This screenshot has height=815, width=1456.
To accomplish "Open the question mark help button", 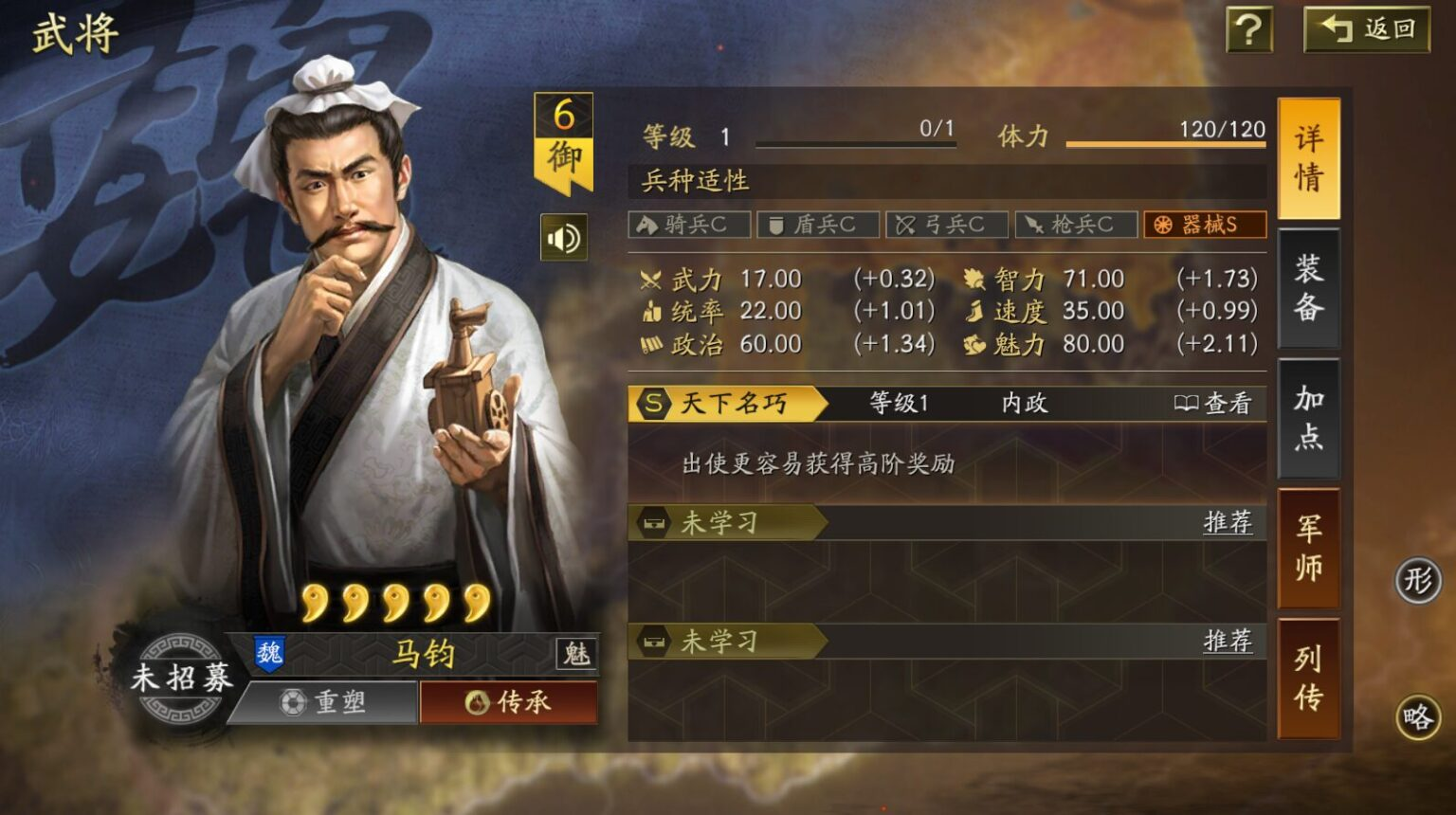I will pyautogui.click(x=1248, y=29).
